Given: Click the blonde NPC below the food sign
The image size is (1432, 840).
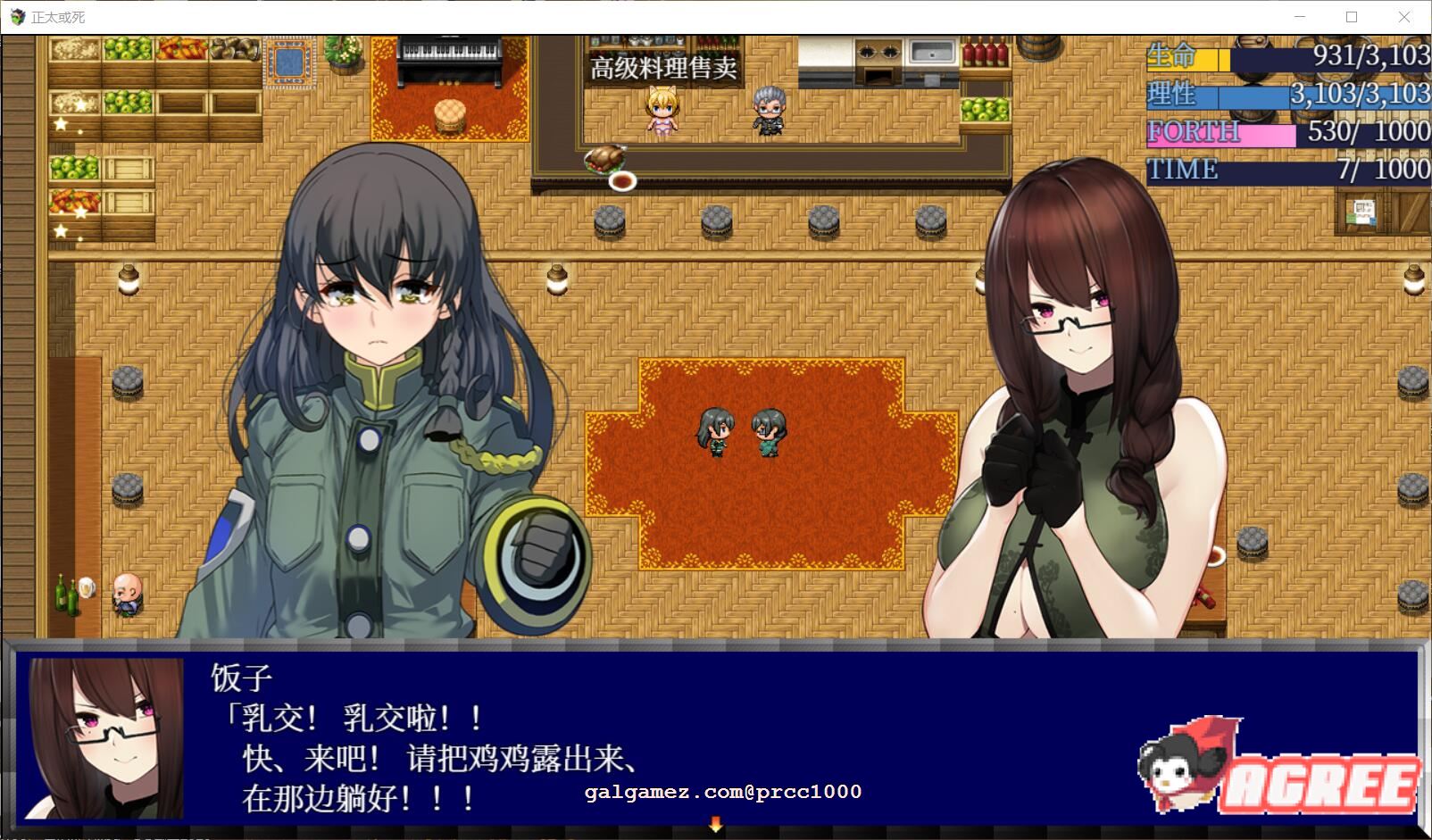Looking at the screenshot, I should (661, 112).
